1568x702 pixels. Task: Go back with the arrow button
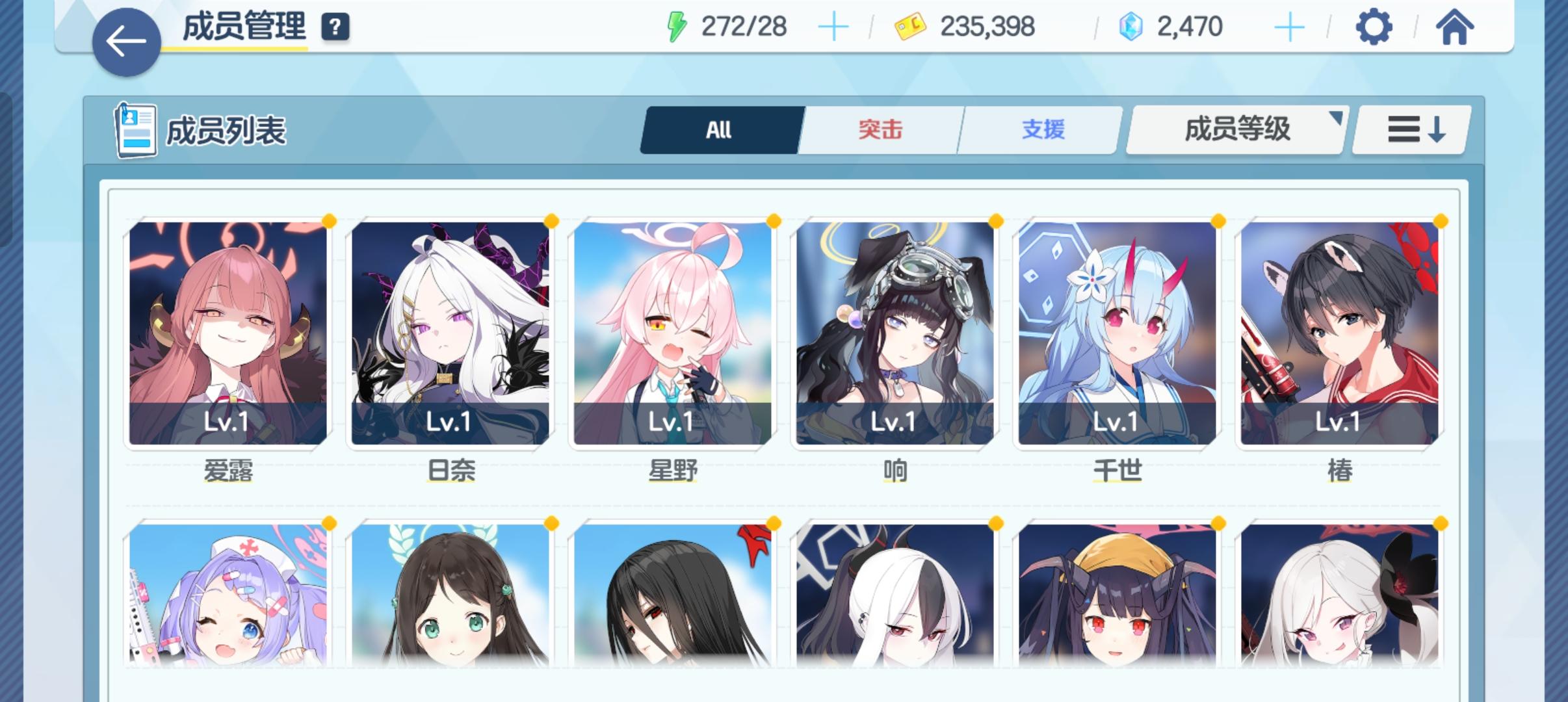126,41
